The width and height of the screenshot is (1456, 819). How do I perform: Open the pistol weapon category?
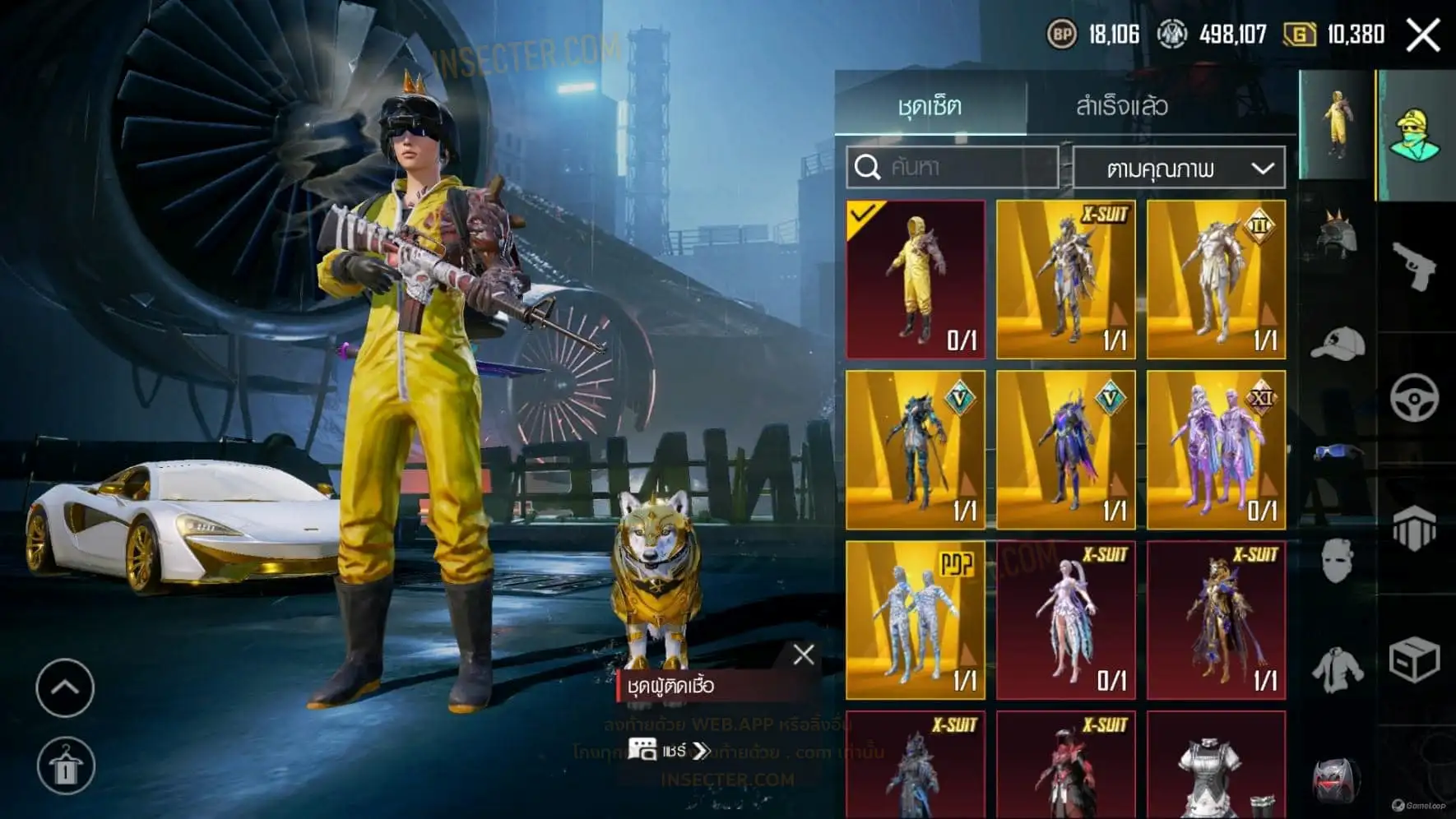pos(1415,266)
